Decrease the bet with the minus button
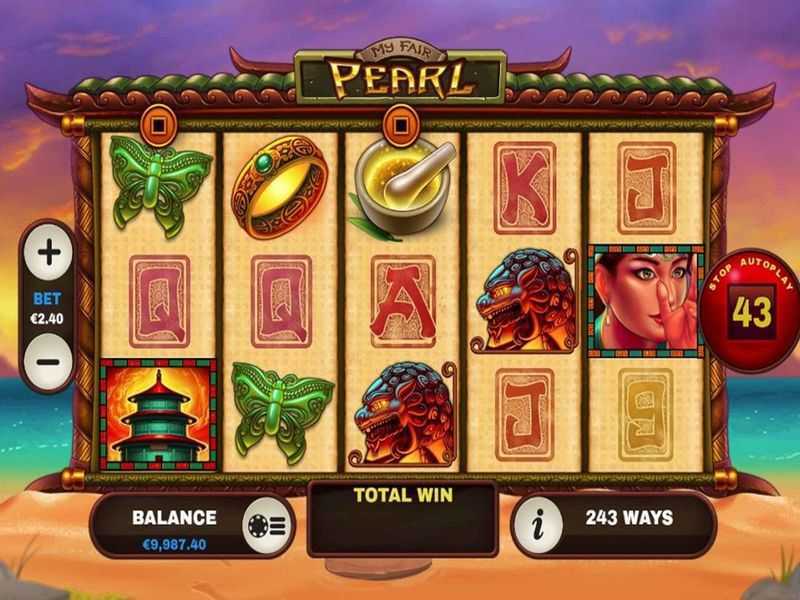The image size is (800, 600). pos(49,361)
